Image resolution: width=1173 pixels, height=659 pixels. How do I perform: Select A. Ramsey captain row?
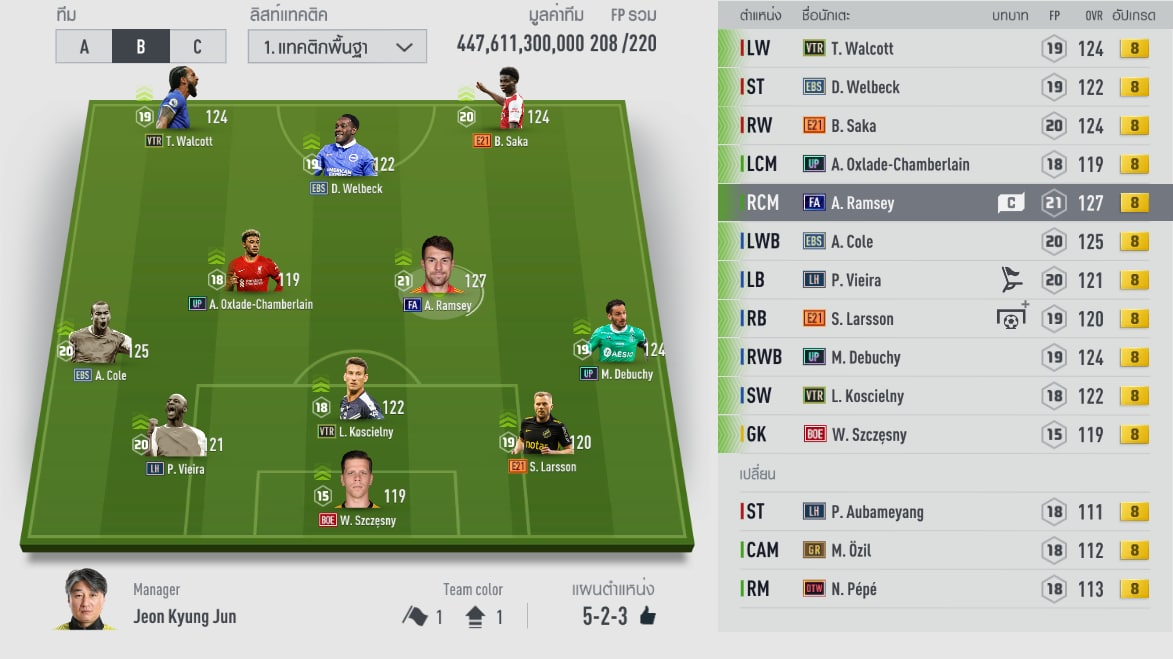coord(944,203)
